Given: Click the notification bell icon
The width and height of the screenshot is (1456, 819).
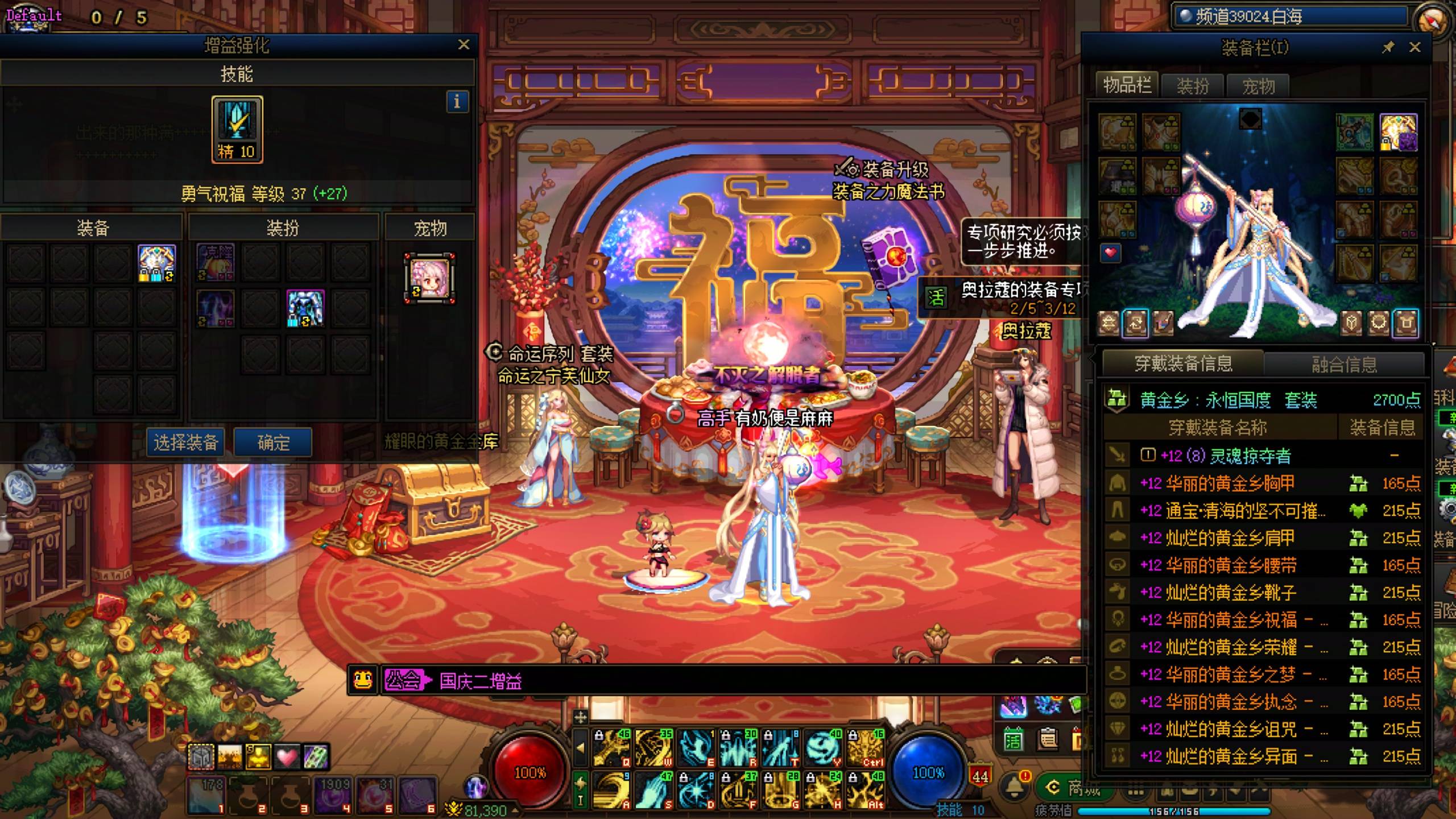Looking at the screenshot, I should coord(1014,785).
